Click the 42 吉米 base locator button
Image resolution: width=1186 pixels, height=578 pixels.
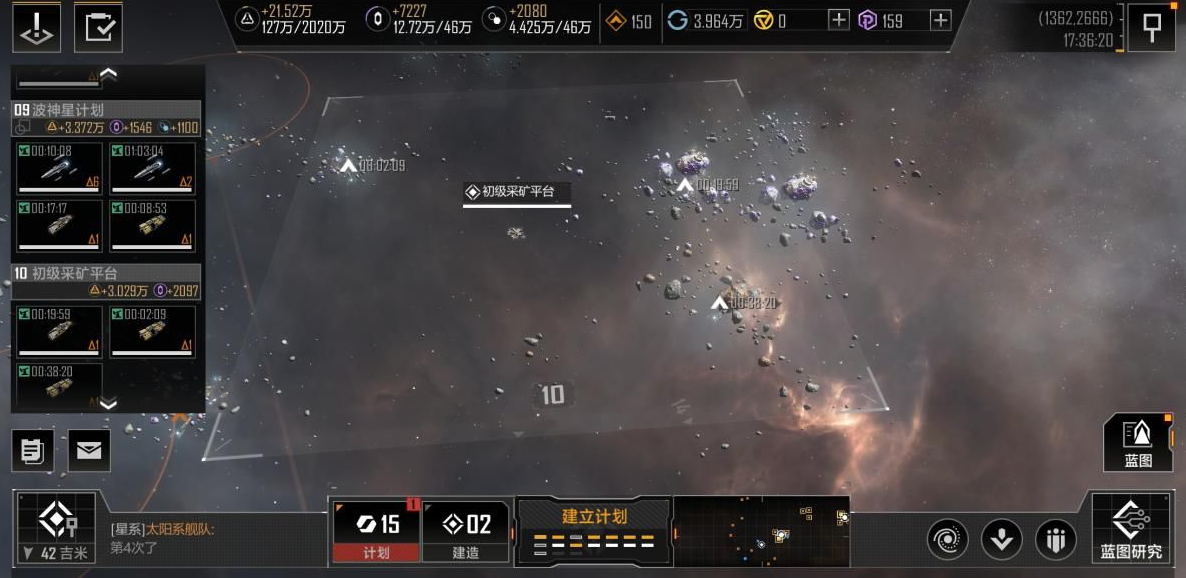53,527
